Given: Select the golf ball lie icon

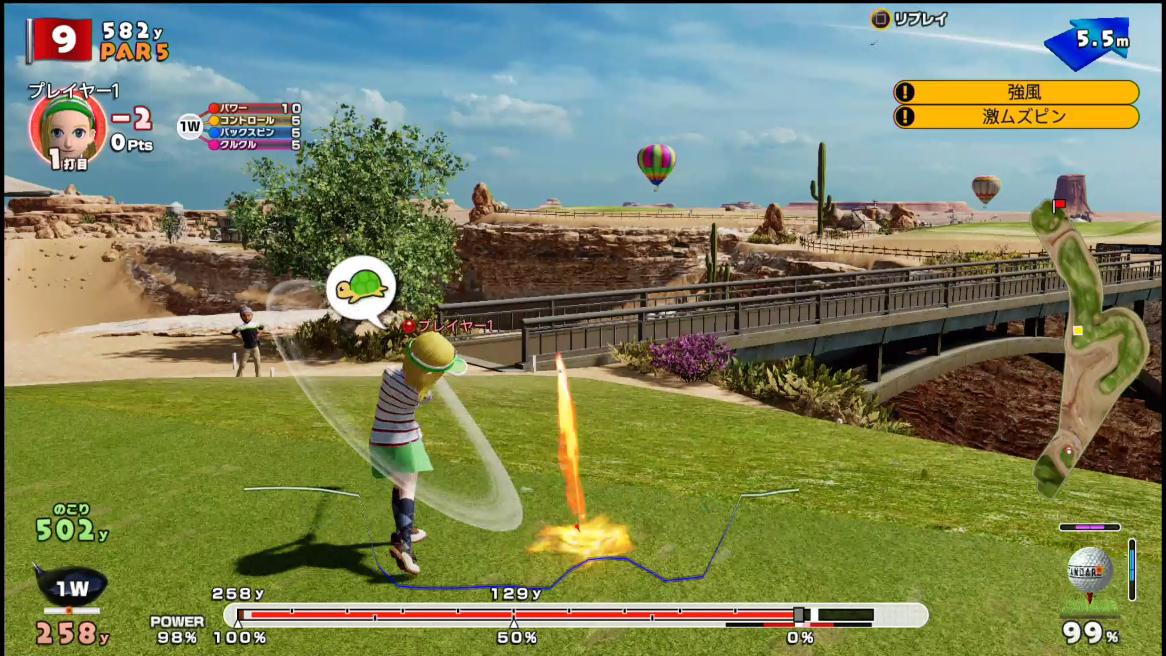Looking at the screenshot, I should point(1089,571).
